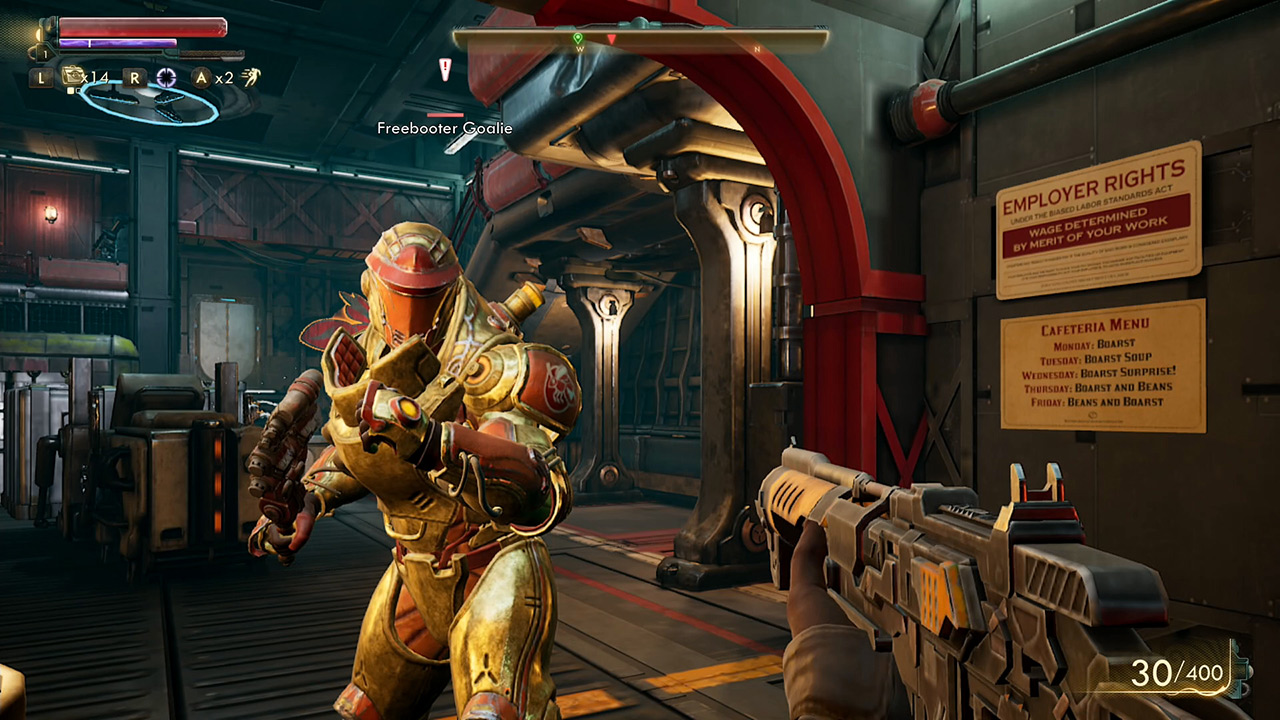Select the medical inhaler icon

point(73,75)
